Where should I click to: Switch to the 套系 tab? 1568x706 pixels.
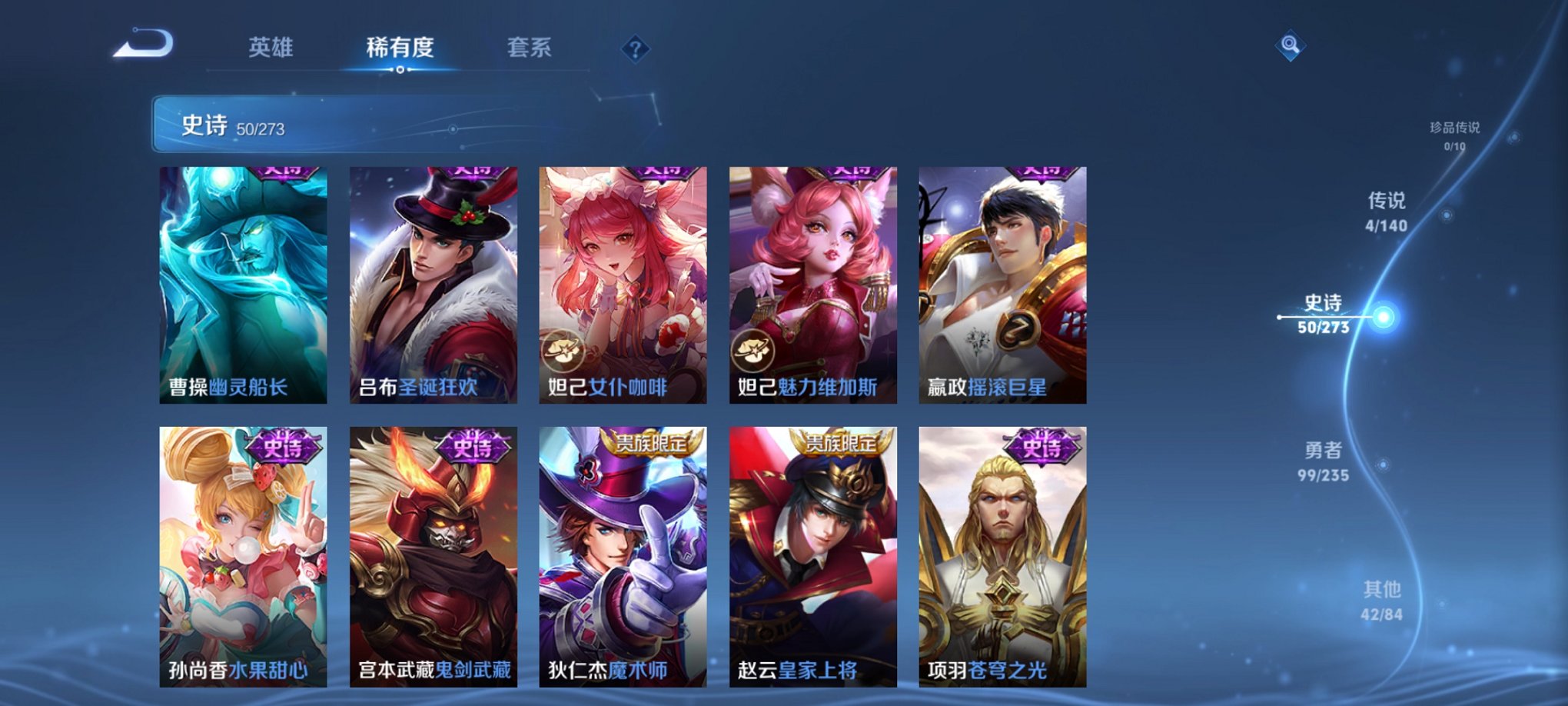click(529, 48)
